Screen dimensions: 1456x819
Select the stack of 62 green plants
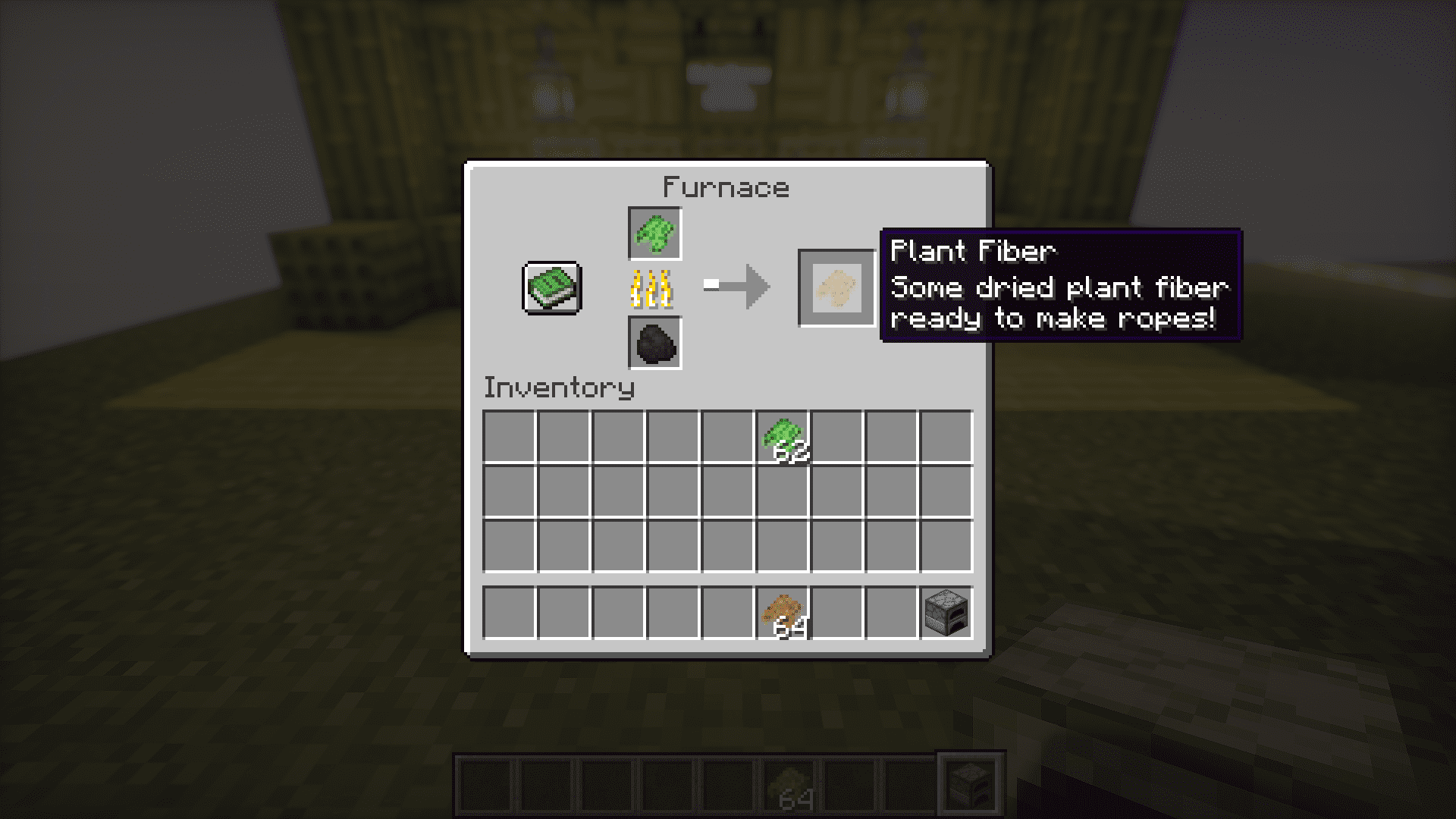(783, 438)
